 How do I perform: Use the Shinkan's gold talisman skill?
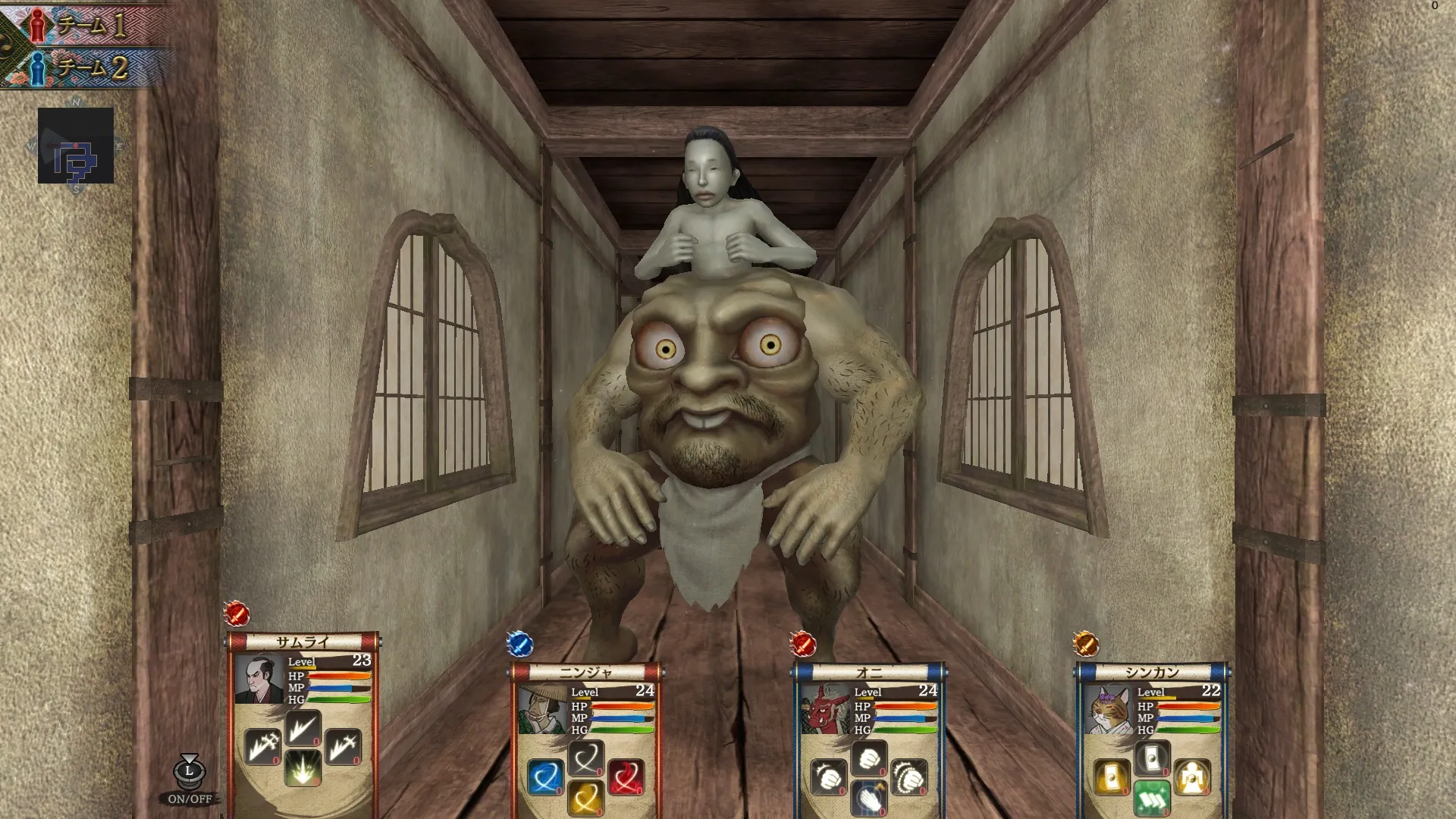(1112, 778)
